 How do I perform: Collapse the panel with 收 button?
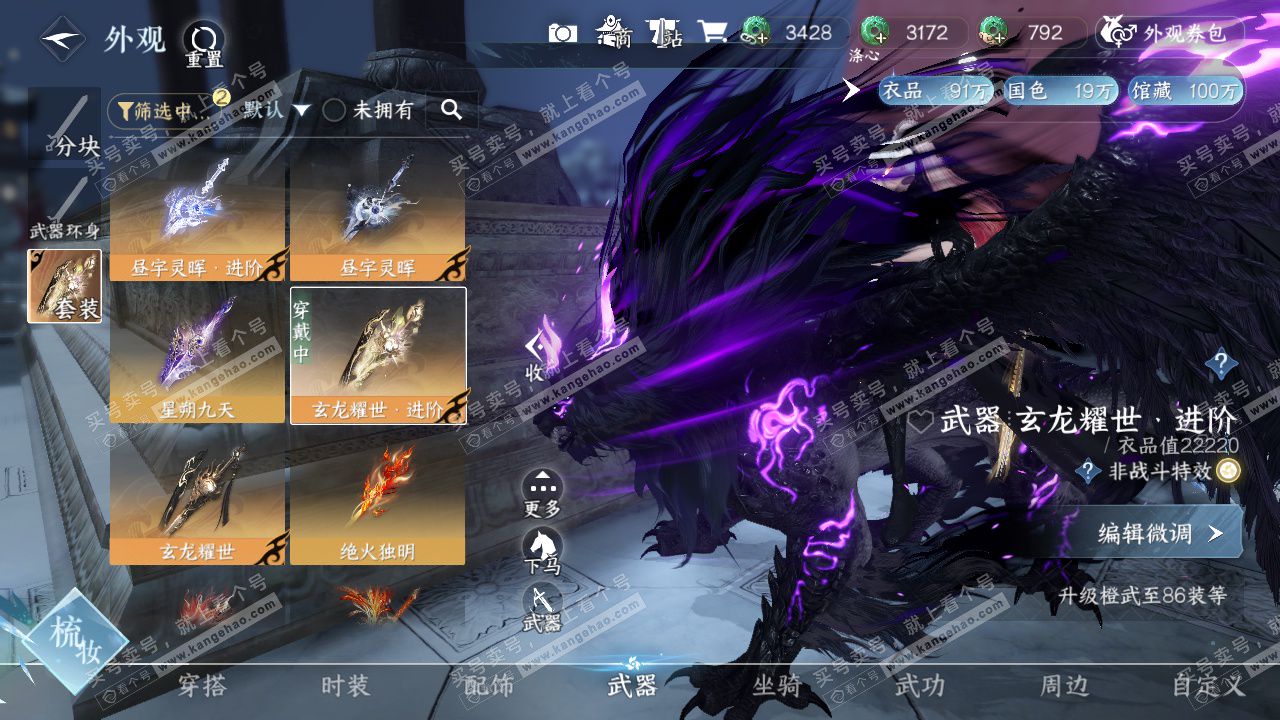click(x=536, y=353)
